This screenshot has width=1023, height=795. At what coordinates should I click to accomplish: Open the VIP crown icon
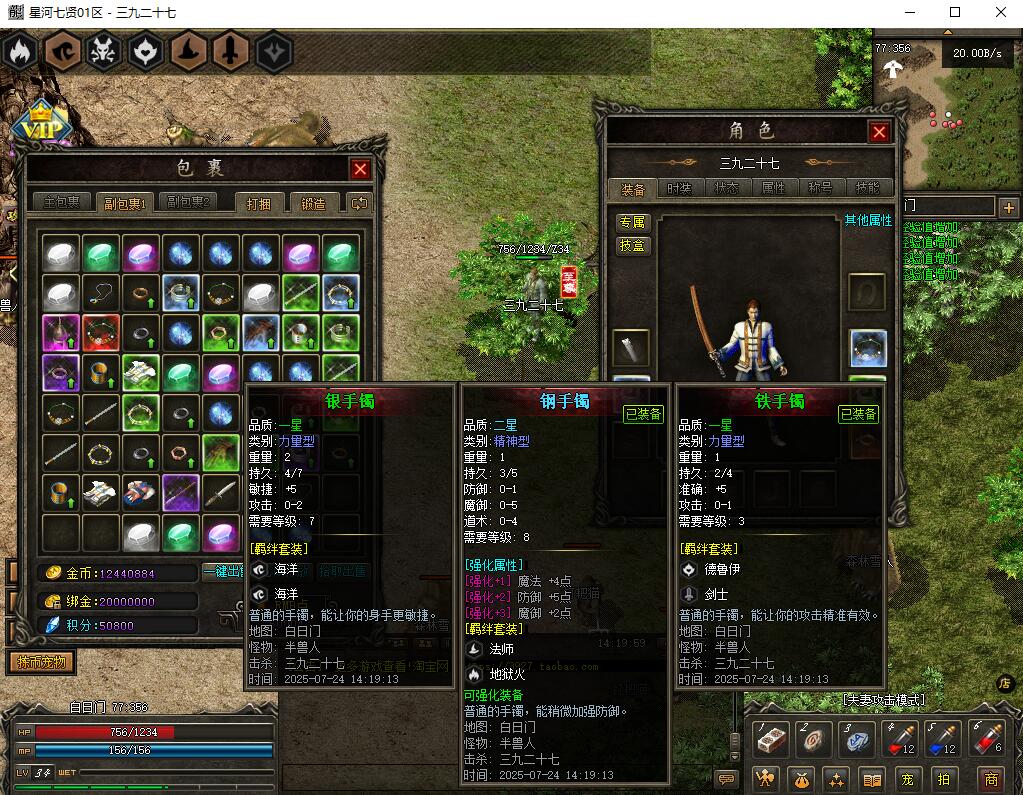coord(40,123)
